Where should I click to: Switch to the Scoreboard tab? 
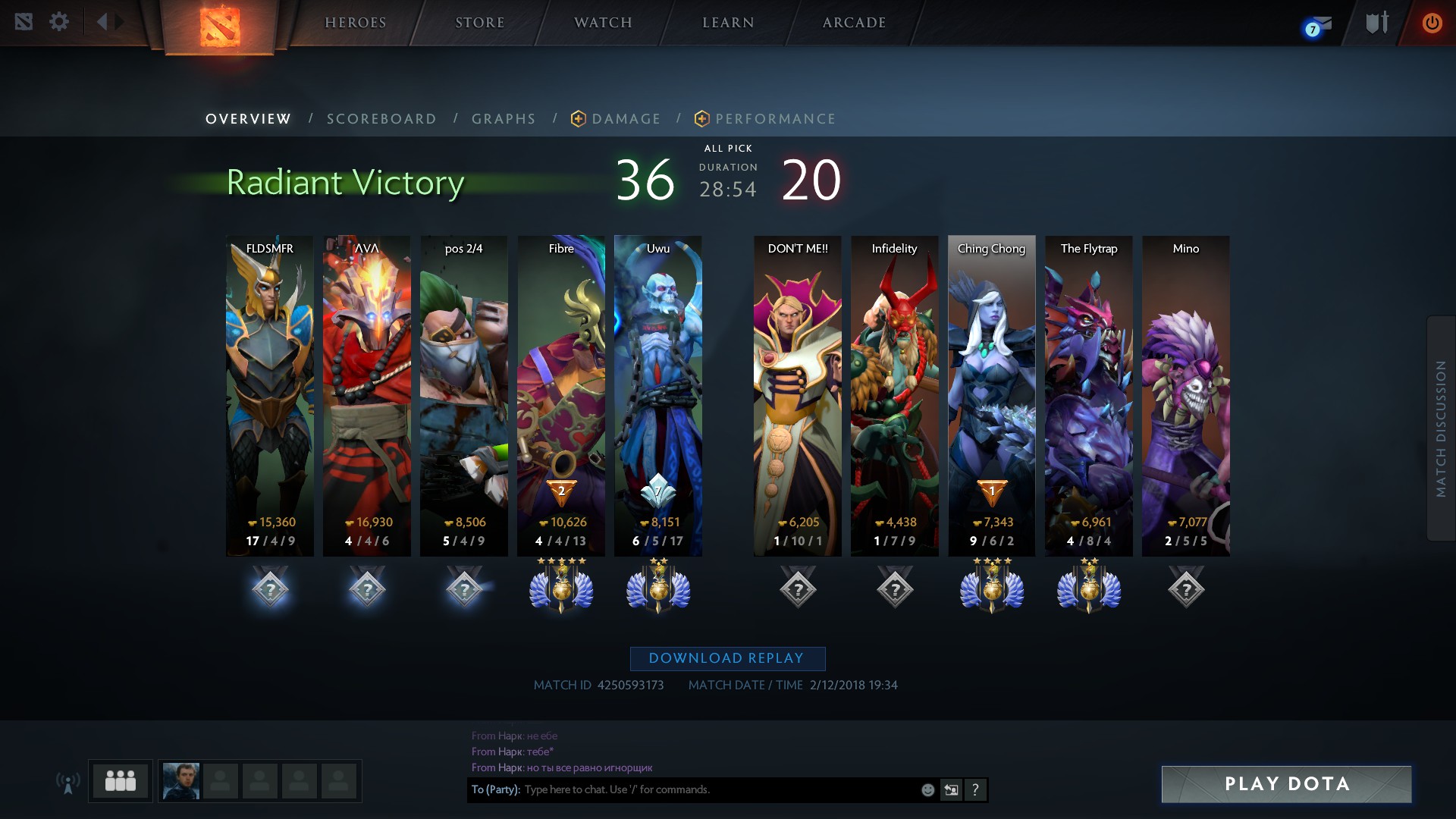(381, 119)
